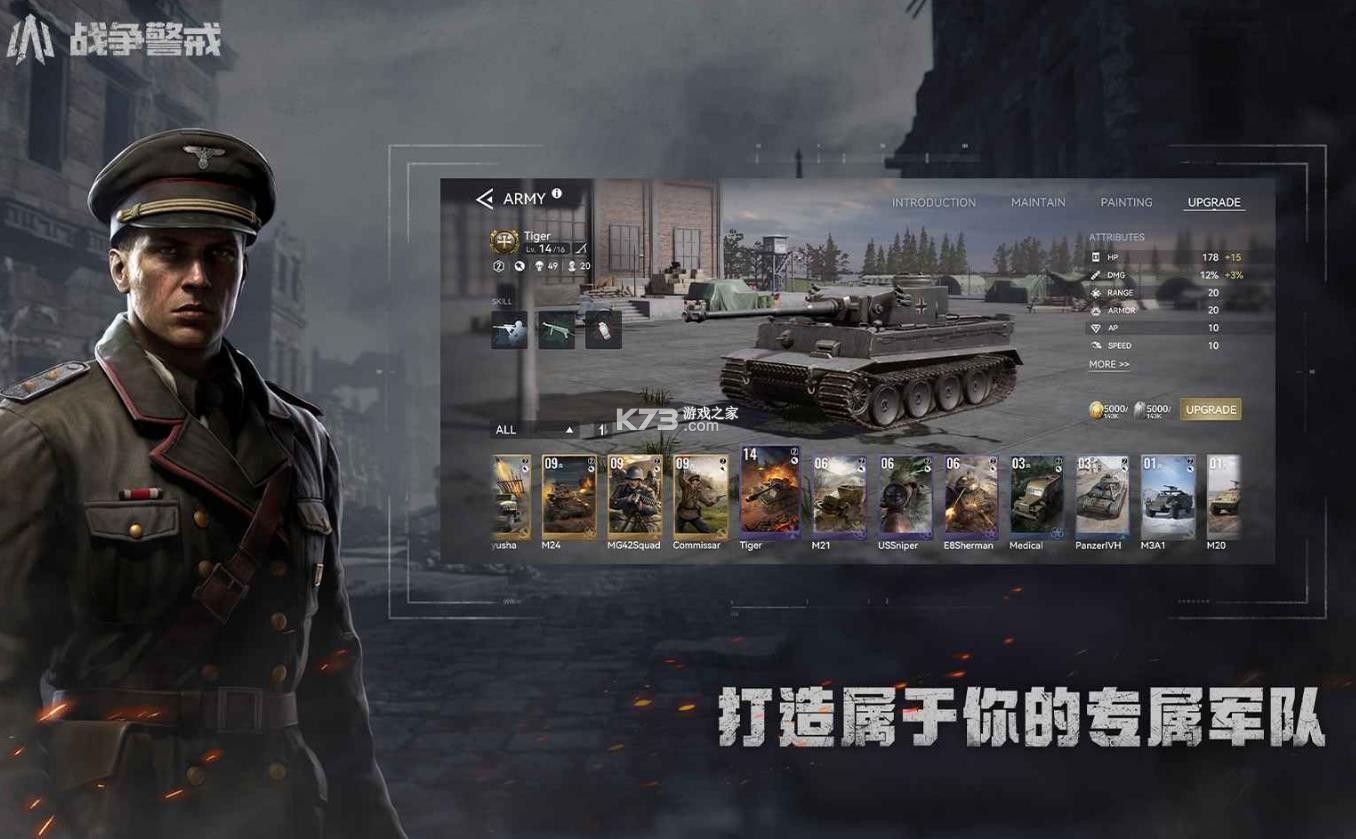
Task: Click the Tiger unit emblem badge
Action: coord(505,242)
